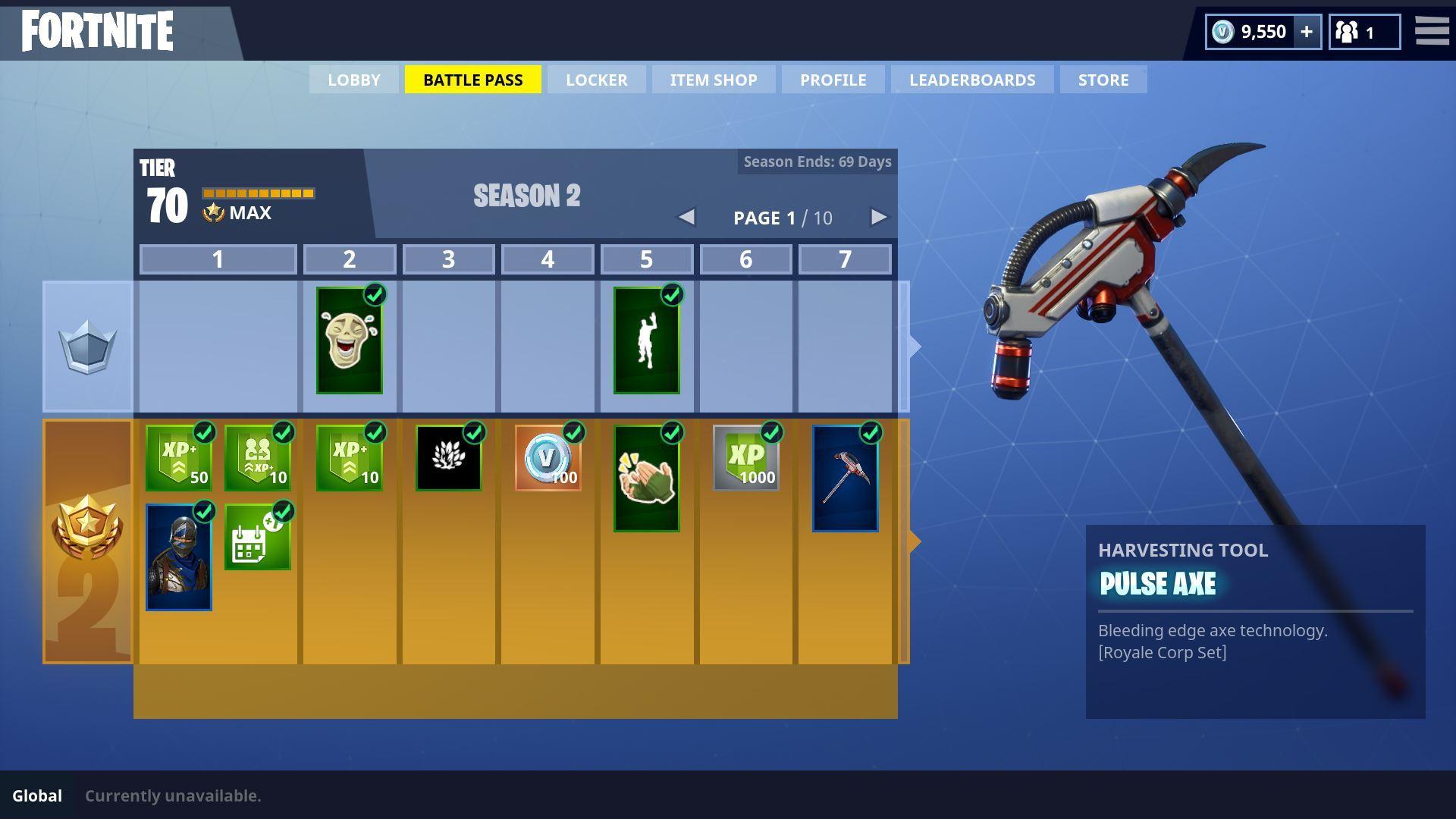Select the 1000 XP reward in column 6

coord(745,457)
